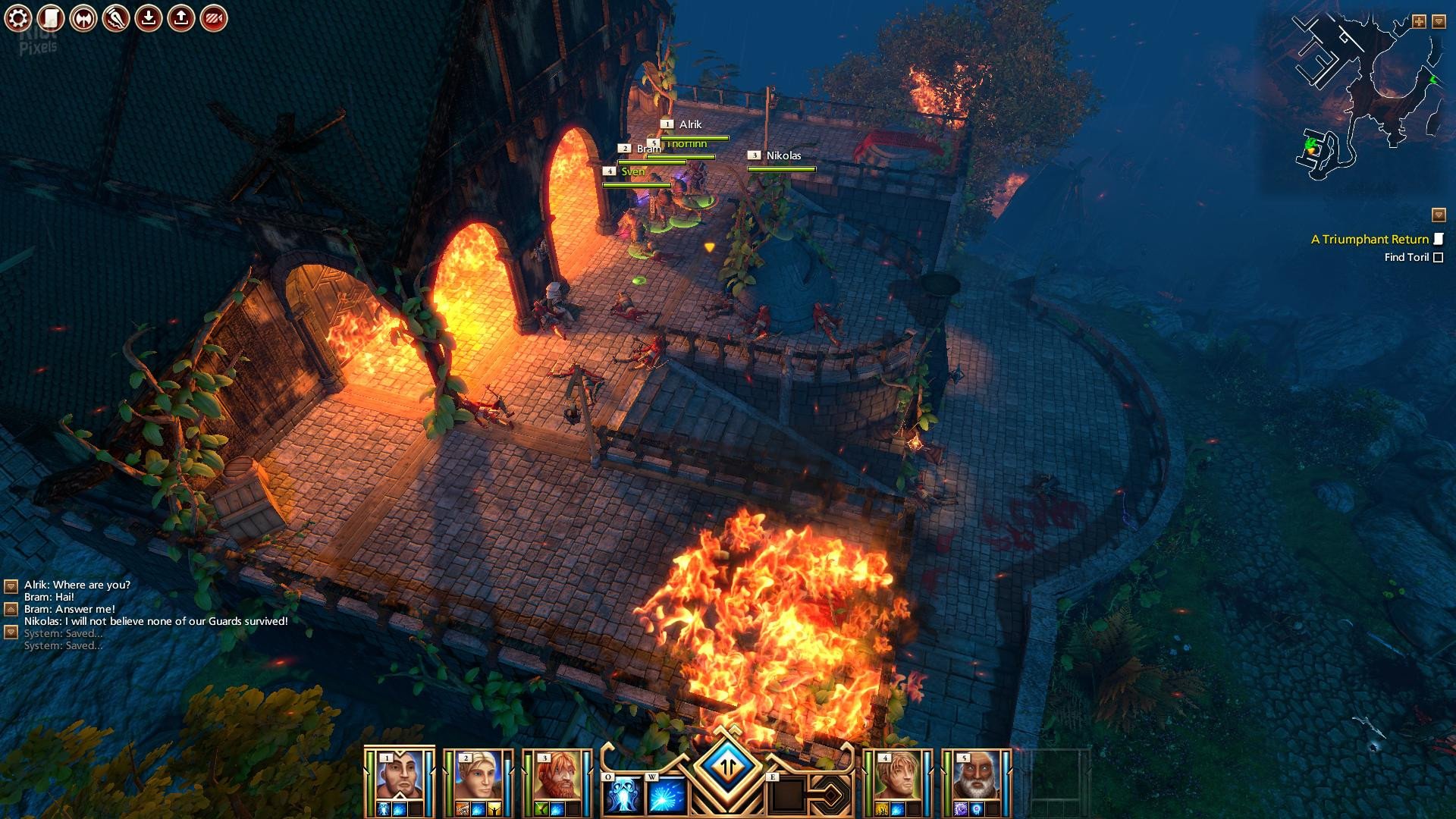Image resolution: width=1456 pixels, height=819 pixels.
Task: Open the scroll journal icon
Action: tap(51, 18)
